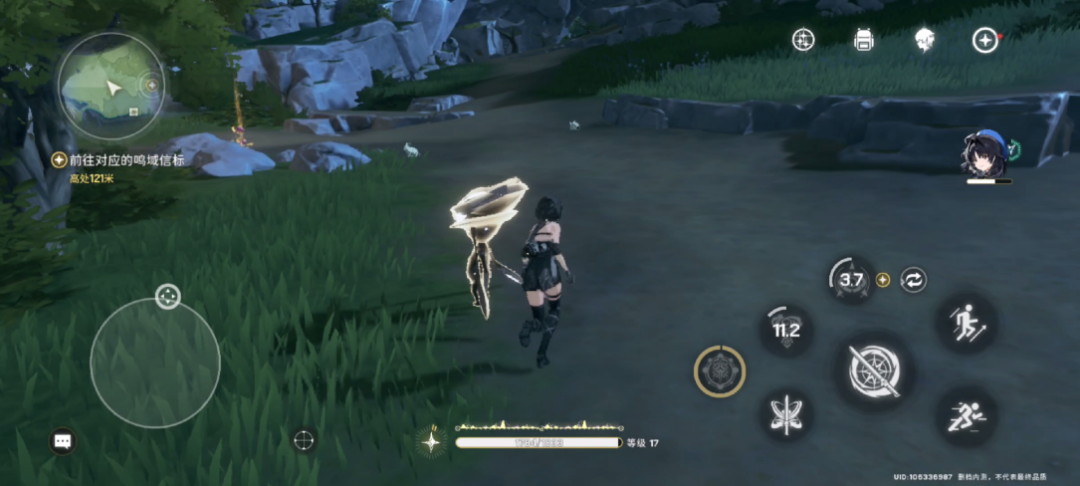This screenshot has height=486, width=1080.
Task: Open the sparkle-reticle icon in top bar
Action: pyautogui.click(x=803, y=40)
